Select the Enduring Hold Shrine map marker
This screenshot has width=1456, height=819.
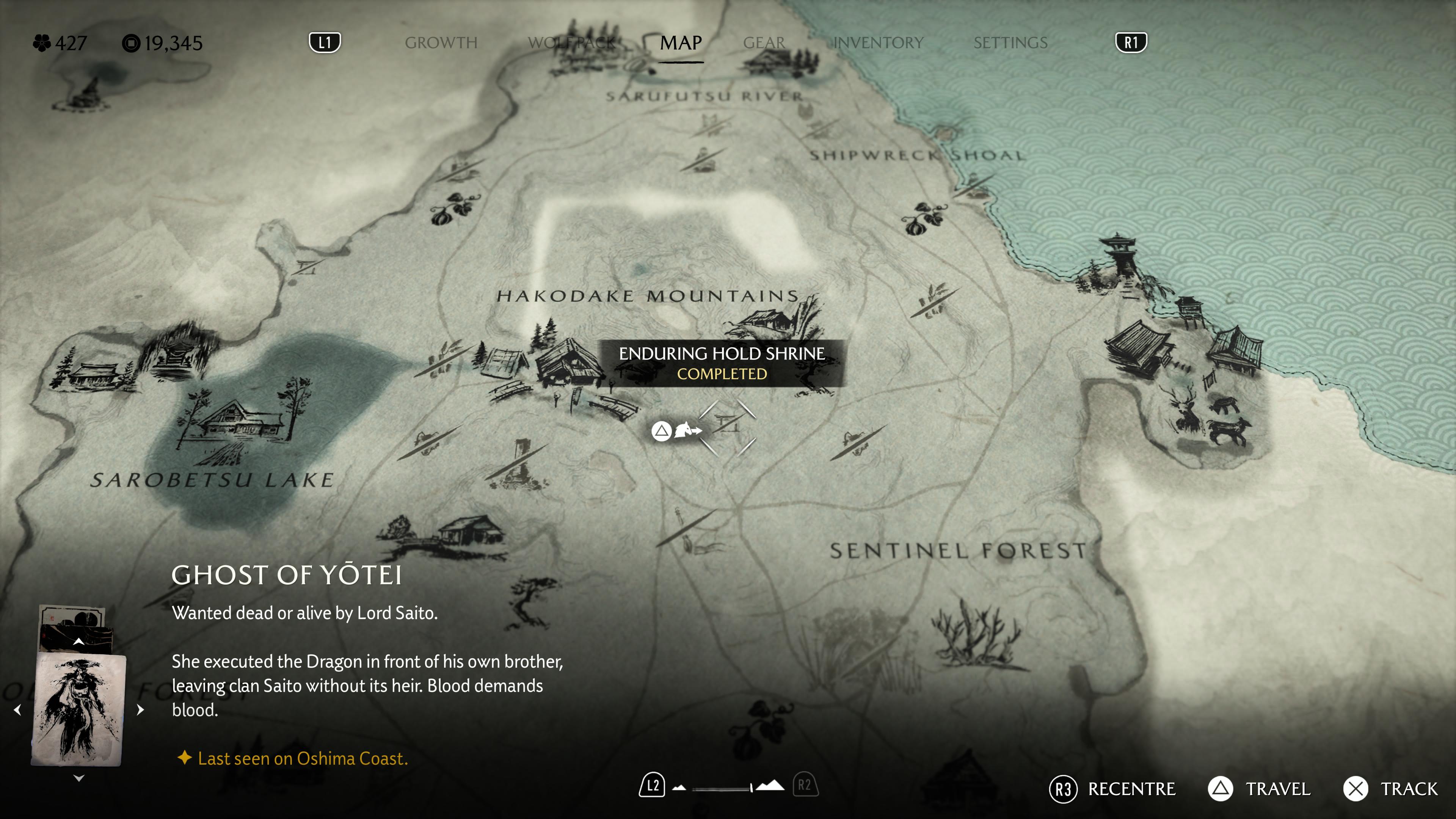(x=728, y=427)
